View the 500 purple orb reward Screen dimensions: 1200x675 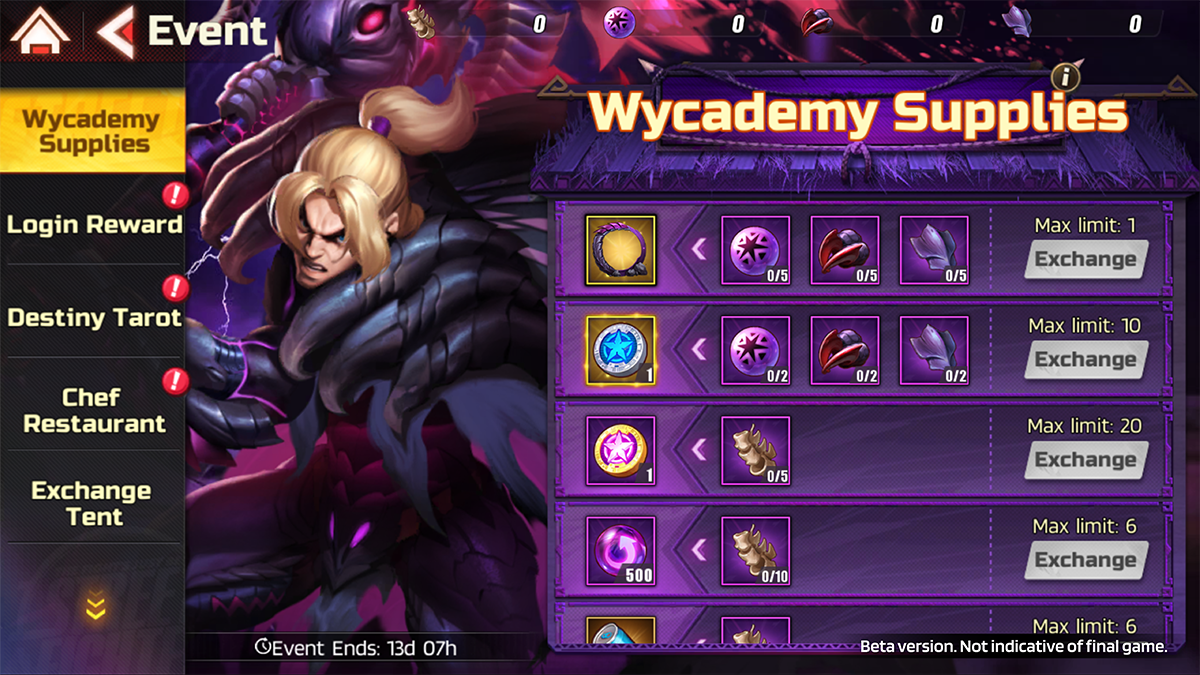[620, 550]
